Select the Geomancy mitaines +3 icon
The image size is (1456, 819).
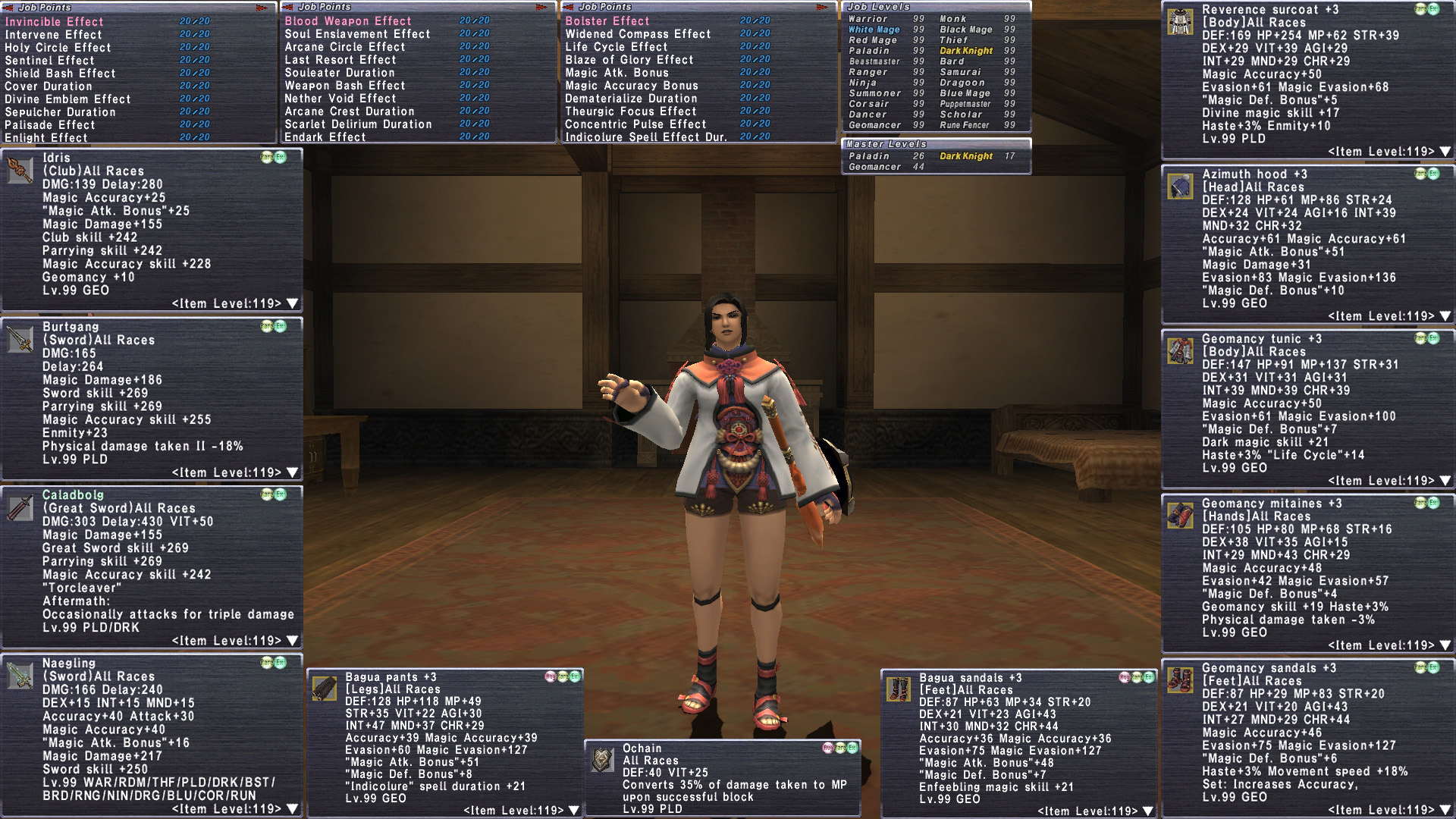(1180, 516)
